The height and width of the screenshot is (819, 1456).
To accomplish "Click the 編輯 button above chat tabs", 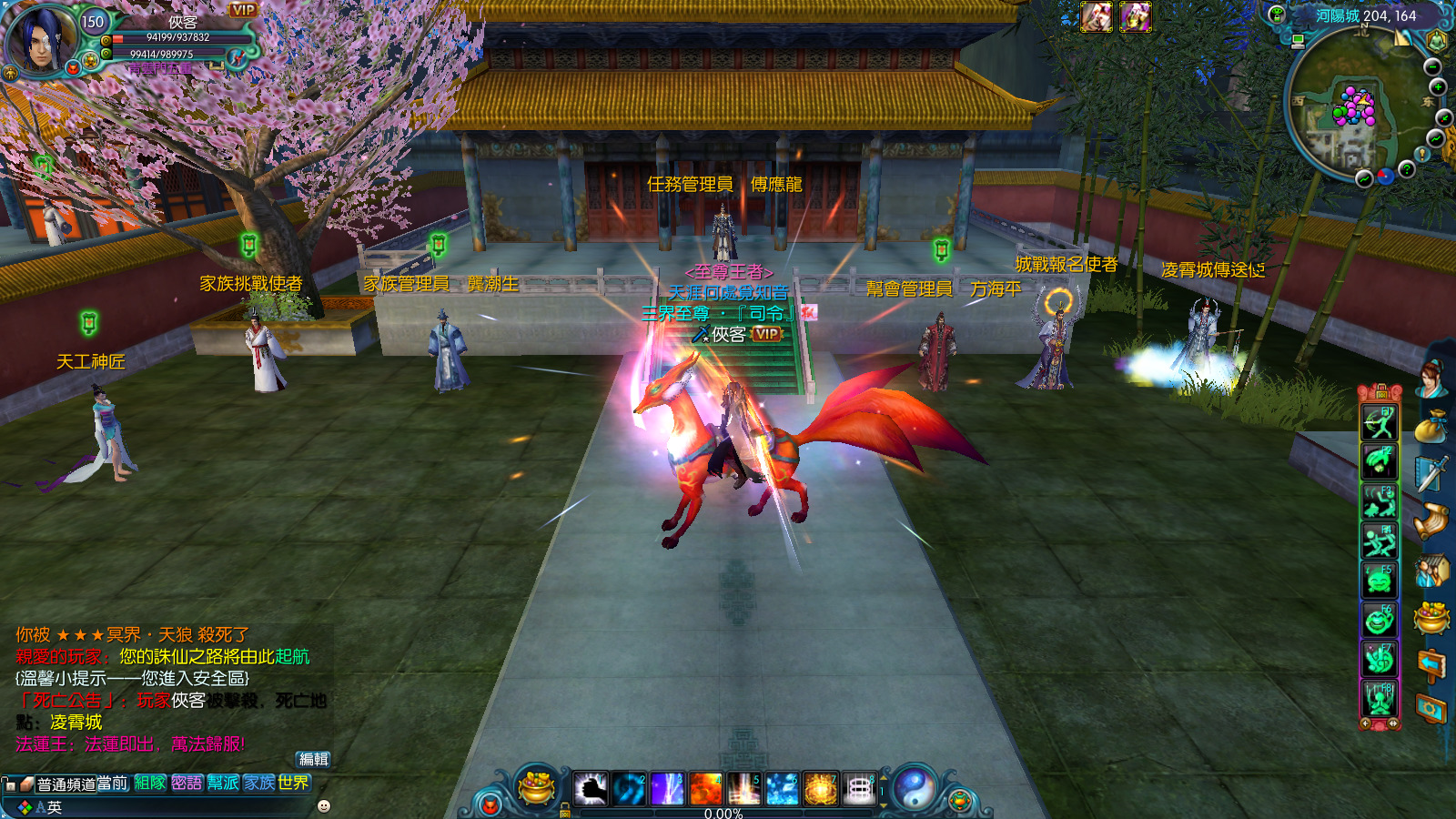I will tap(314, 759).
